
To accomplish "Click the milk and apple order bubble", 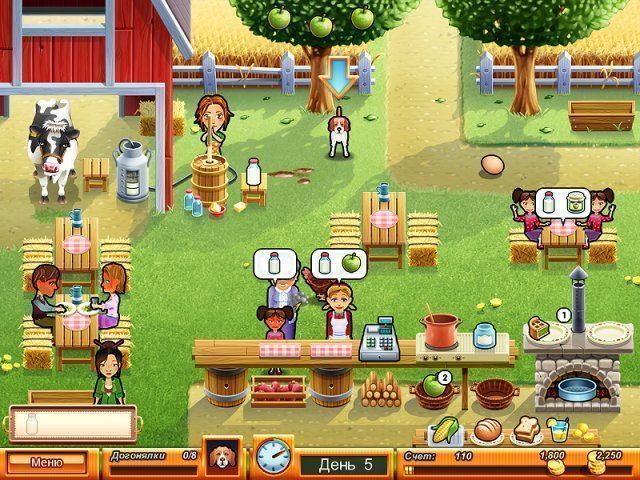I will tap(335, 264).
